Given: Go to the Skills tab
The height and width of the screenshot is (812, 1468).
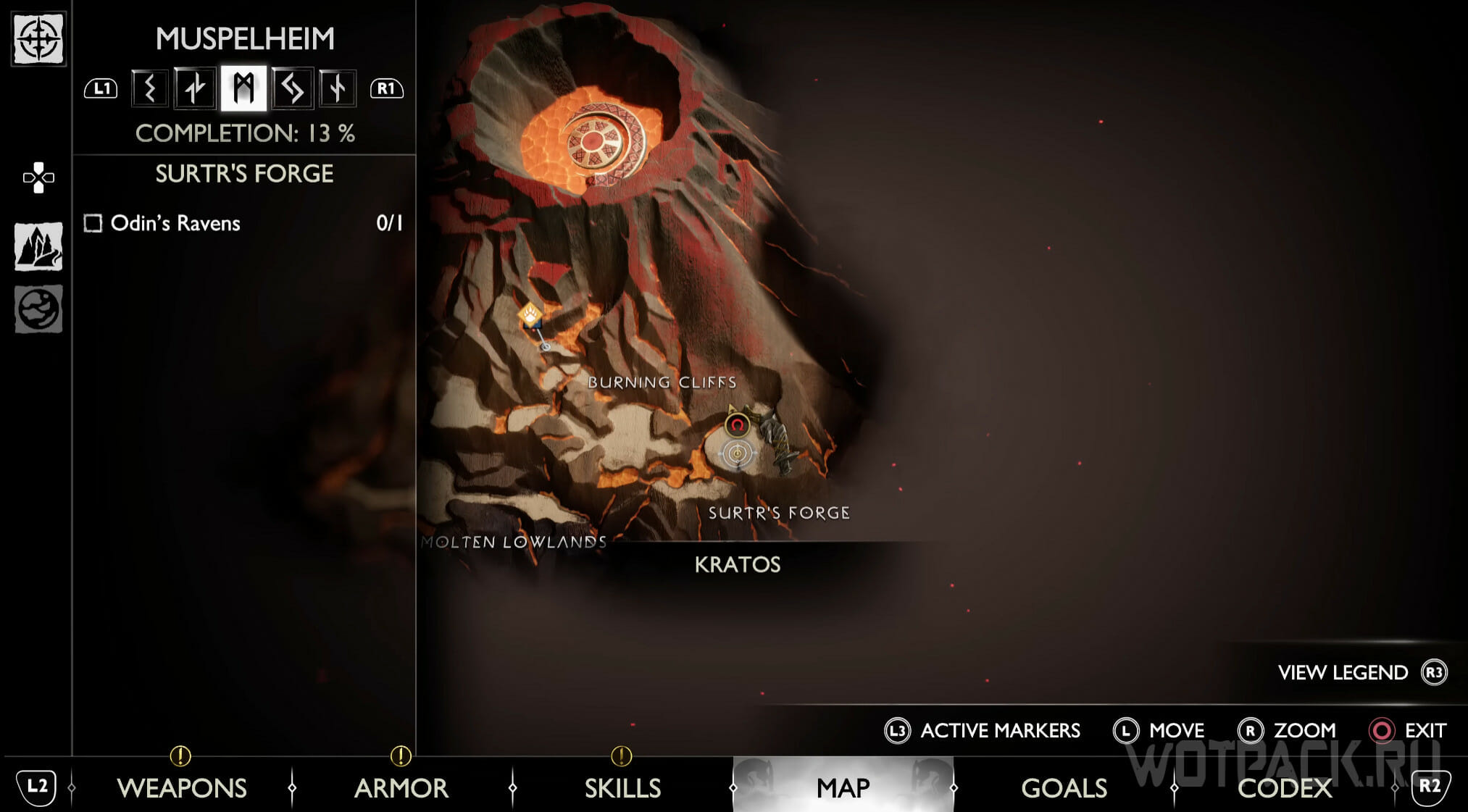Looking at the screenshot, I should pyautogui.click(x=622, y=787).
